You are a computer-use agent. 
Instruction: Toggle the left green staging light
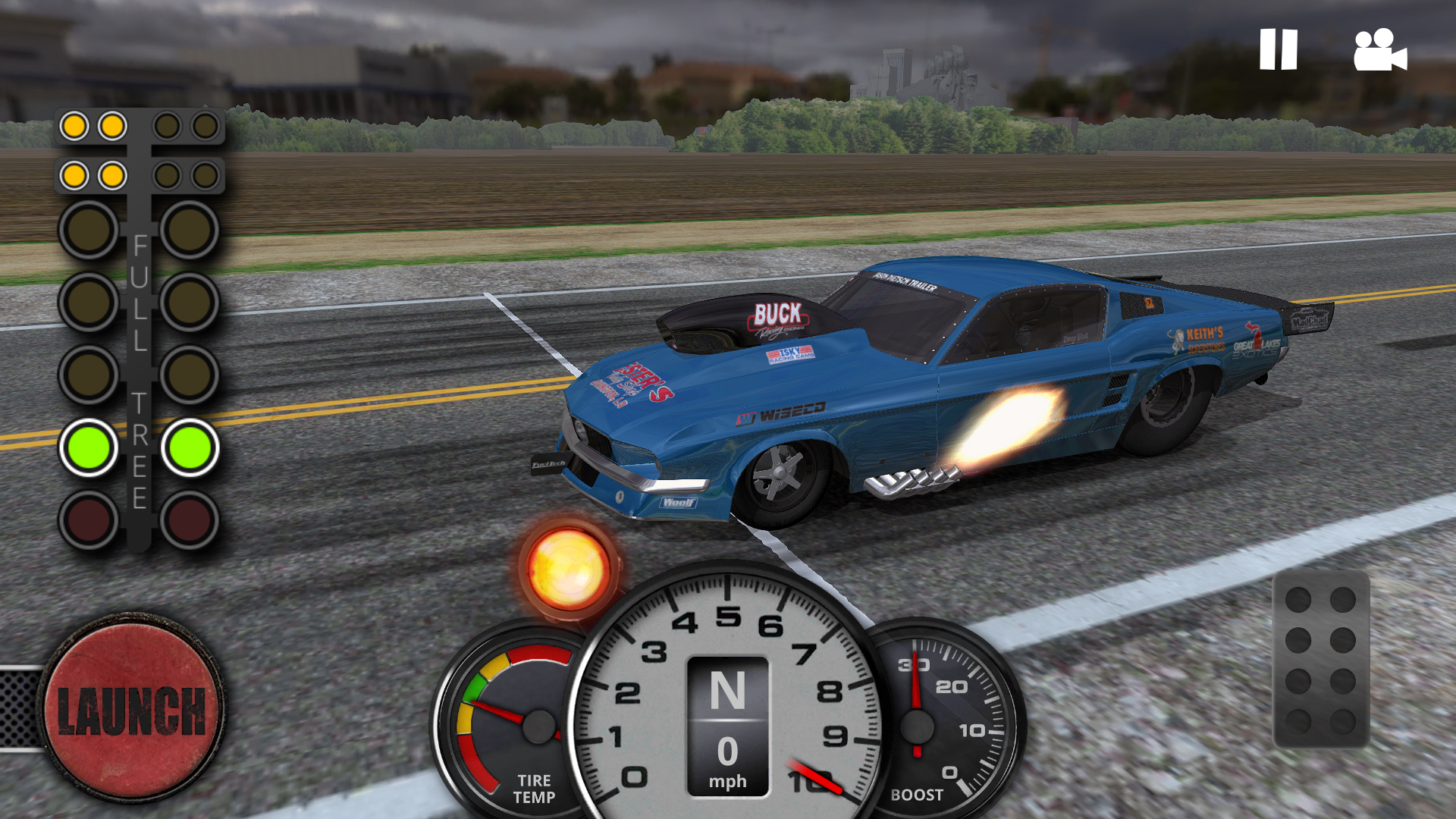click(x=89, y=448)
